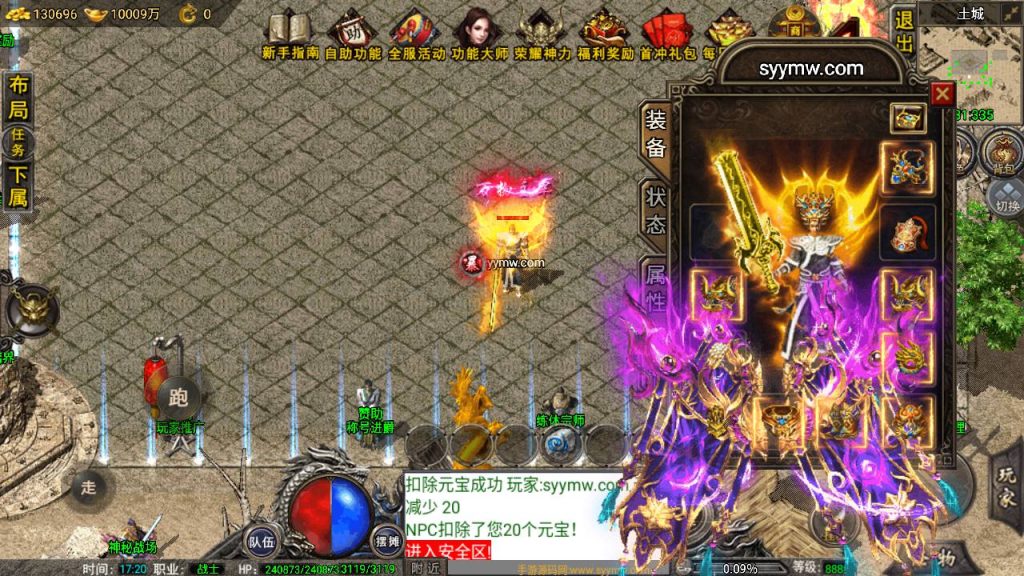The width and height of the screenshot is (1024, 576).
Task: Open the 福利奖励 welfare rewards
Action: 604,35
